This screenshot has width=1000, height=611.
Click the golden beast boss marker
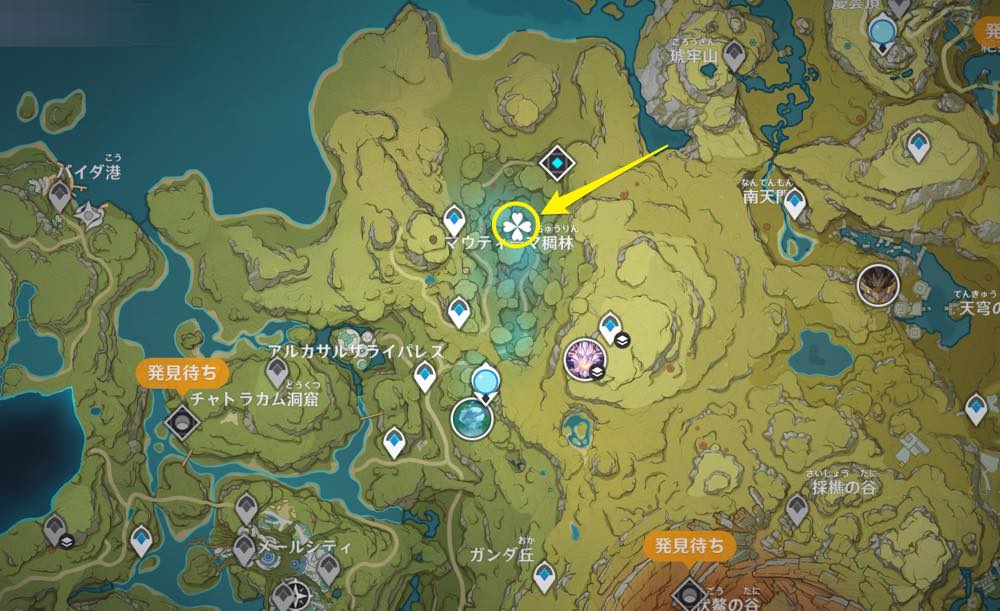tap(878, 286)
